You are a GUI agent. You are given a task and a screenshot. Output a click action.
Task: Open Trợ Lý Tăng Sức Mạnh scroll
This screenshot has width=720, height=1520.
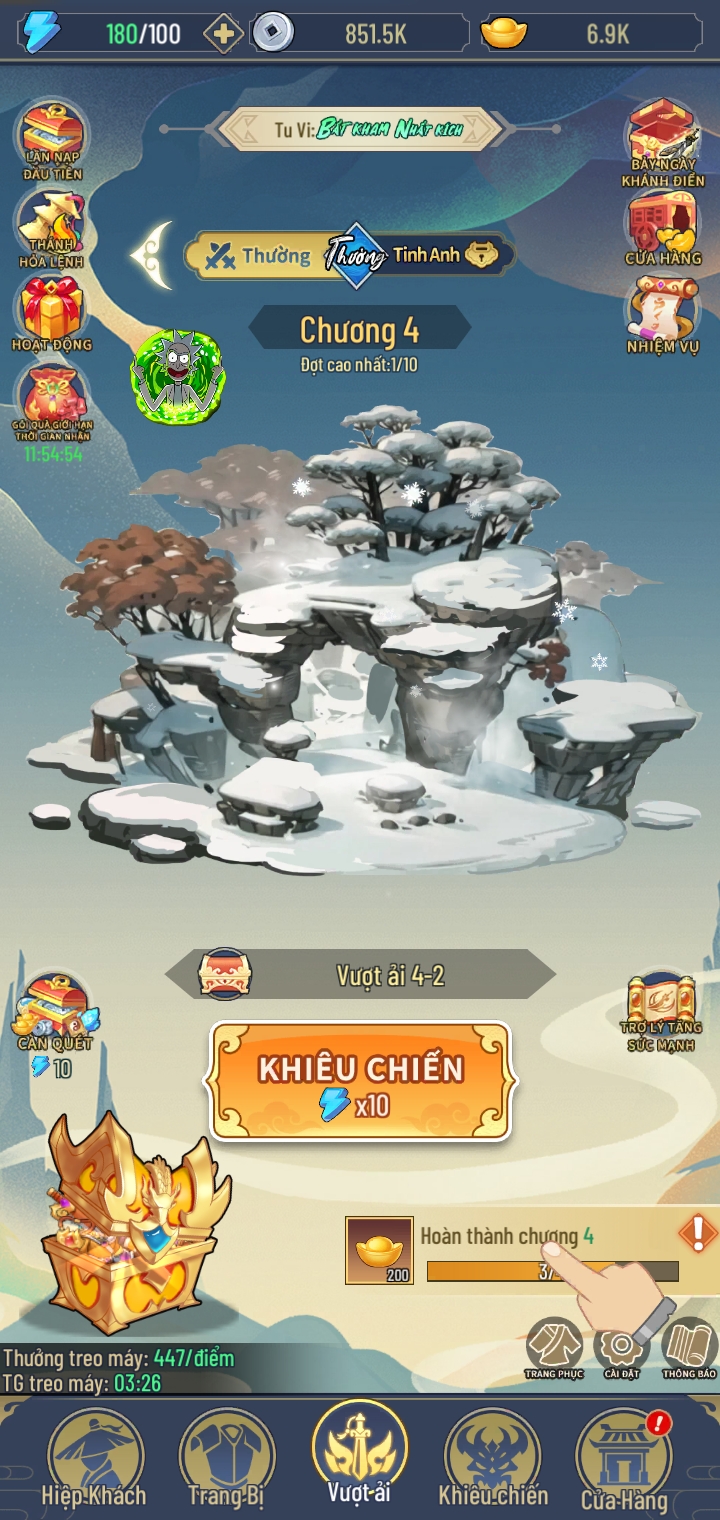click(664, 1012)
